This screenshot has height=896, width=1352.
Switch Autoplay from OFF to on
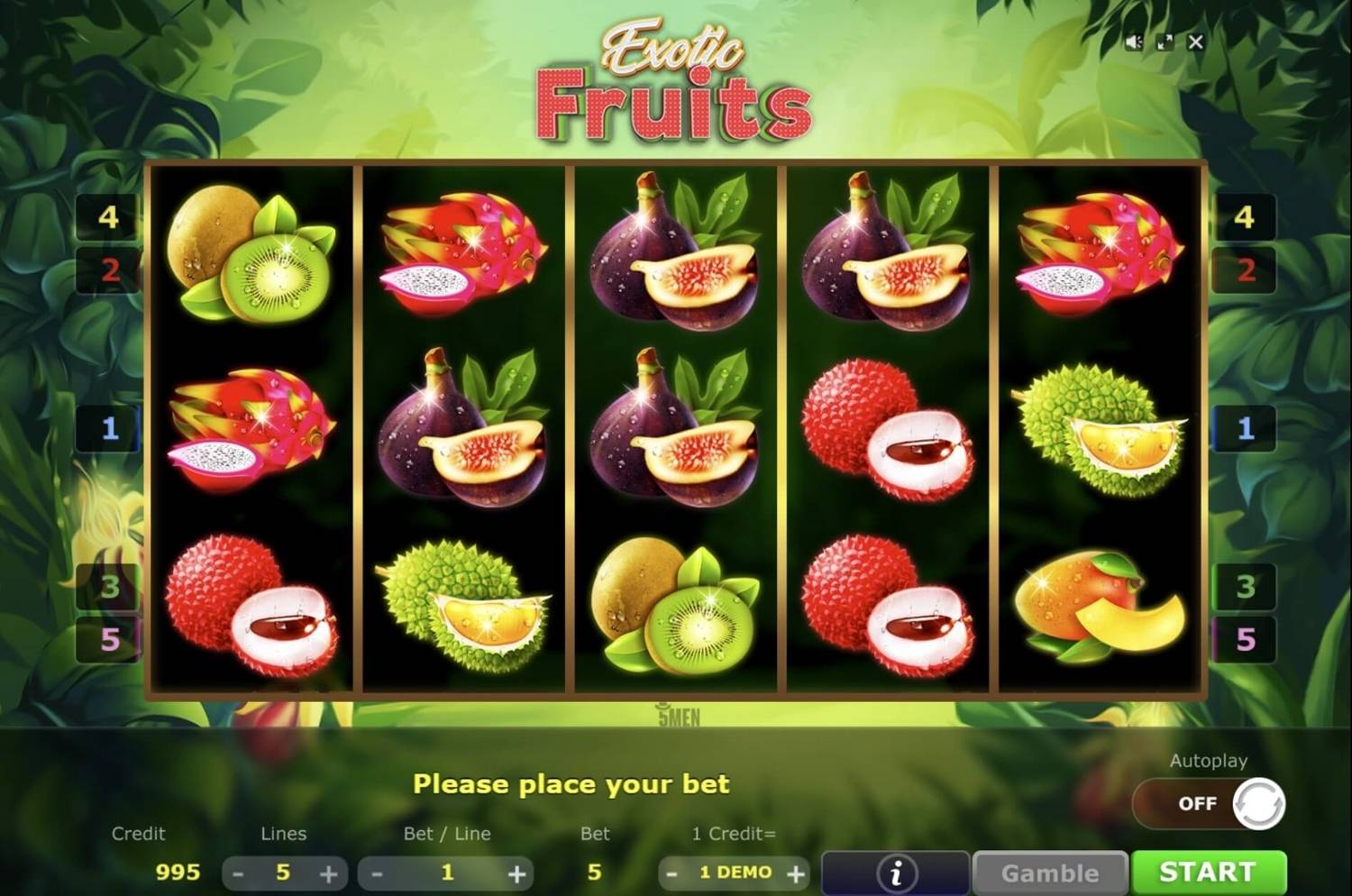point(1196,803)
